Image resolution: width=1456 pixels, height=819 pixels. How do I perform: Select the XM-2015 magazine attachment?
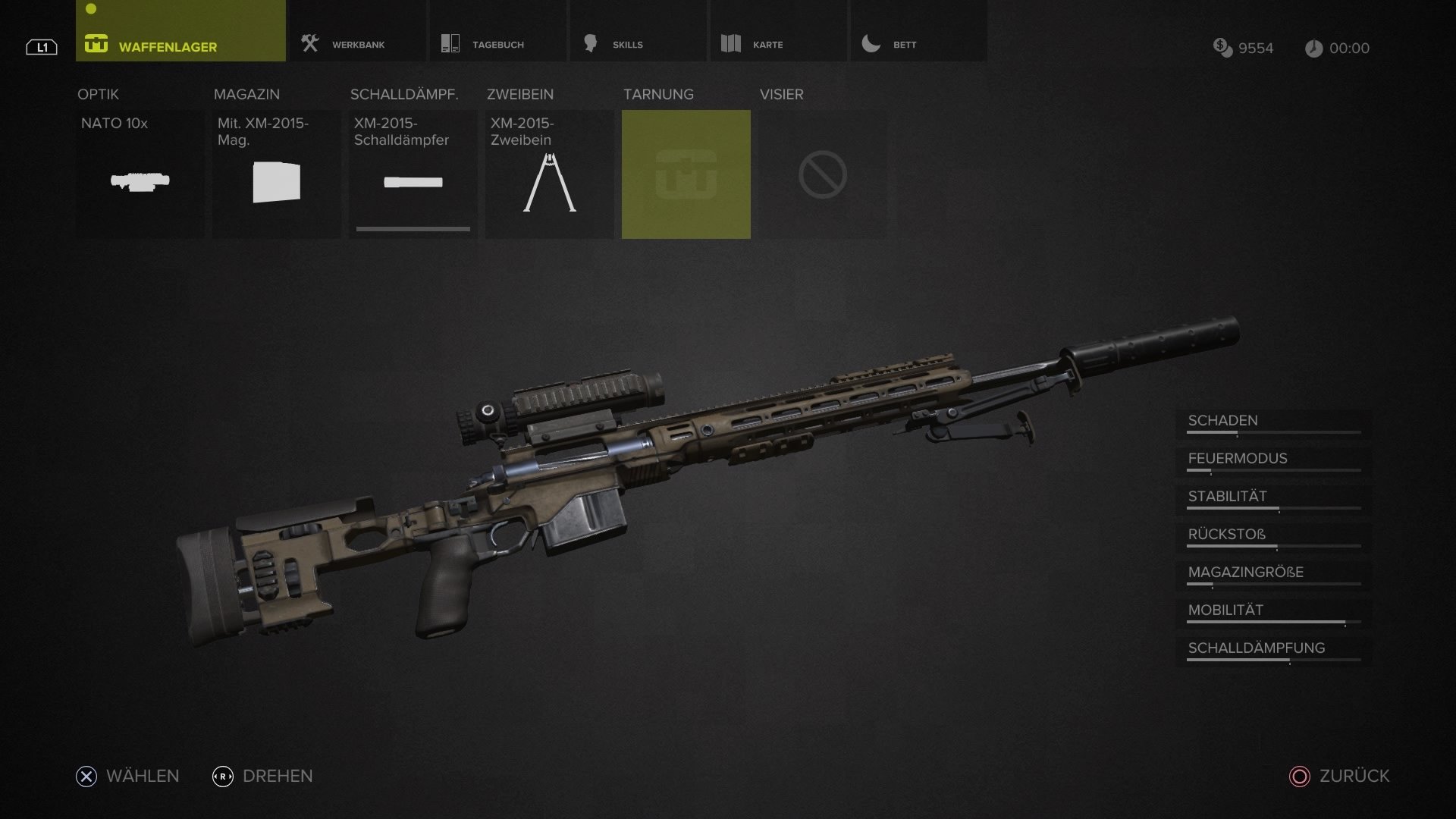pyautogui.click(x=276, y=182)
